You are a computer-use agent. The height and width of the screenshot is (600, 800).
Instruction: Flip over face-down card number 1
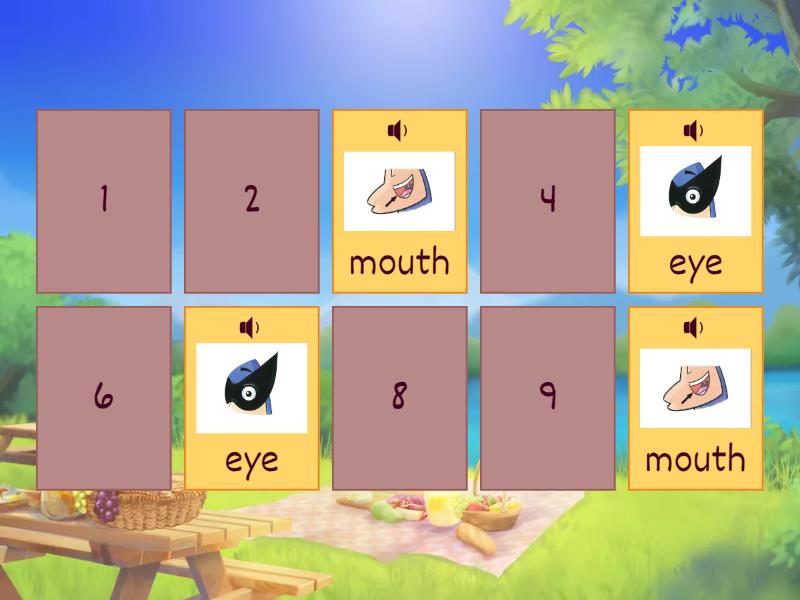pos(104,201)
